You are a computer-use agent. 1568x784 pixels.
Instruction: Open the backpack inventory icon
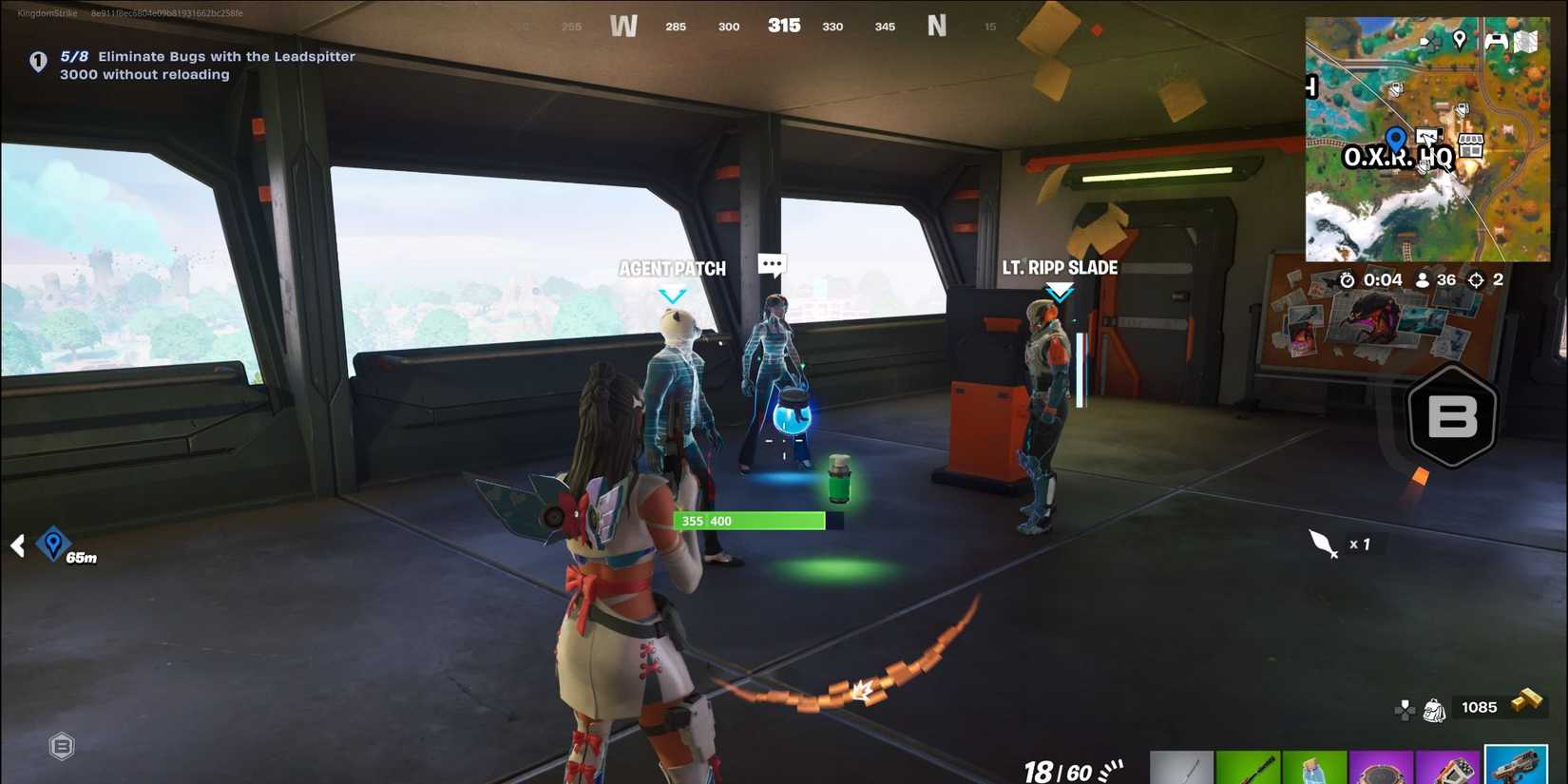pyautogui.click(x=1435, y=708)
